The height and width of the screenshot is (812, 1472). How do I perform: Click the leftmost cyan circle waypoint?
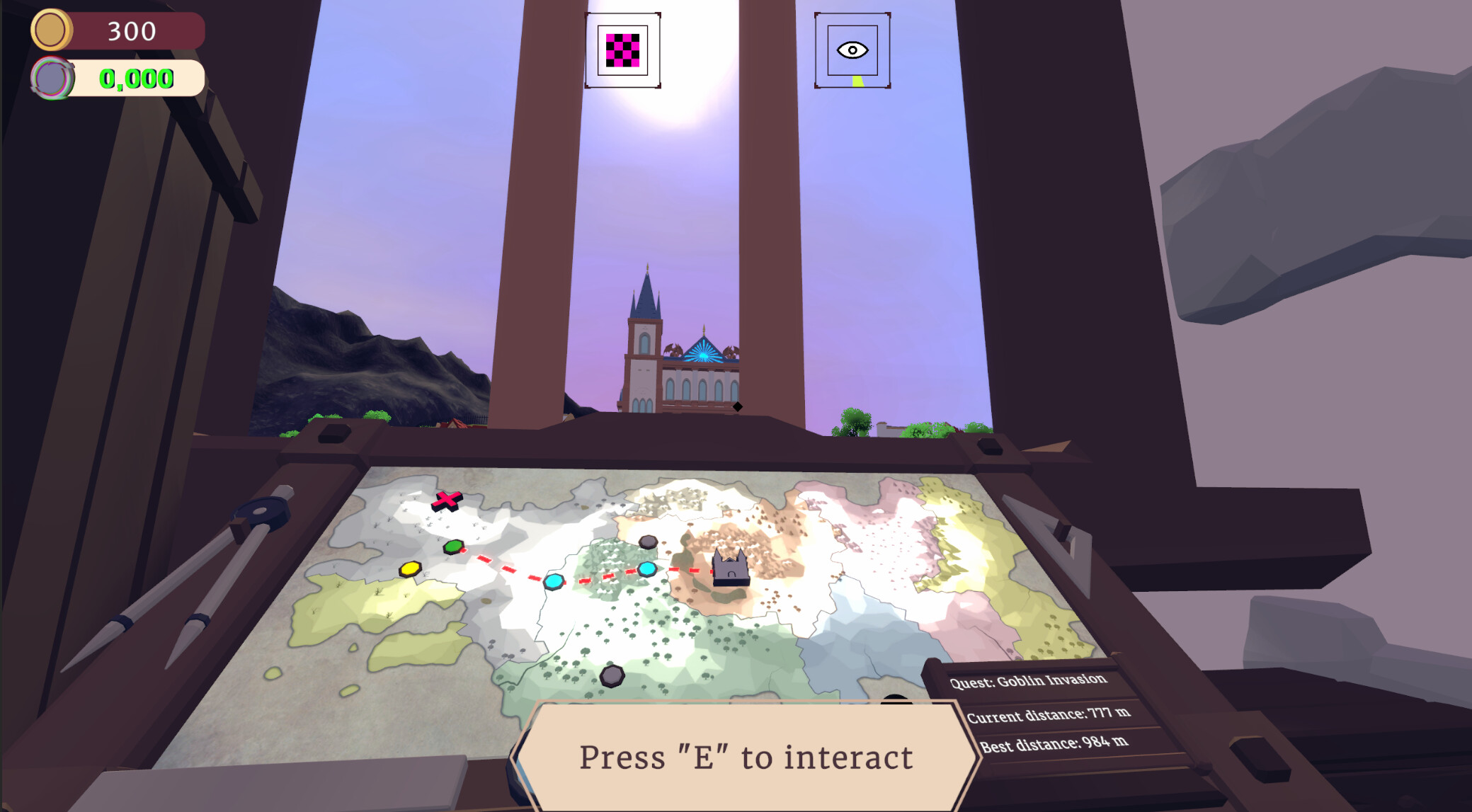555,582
